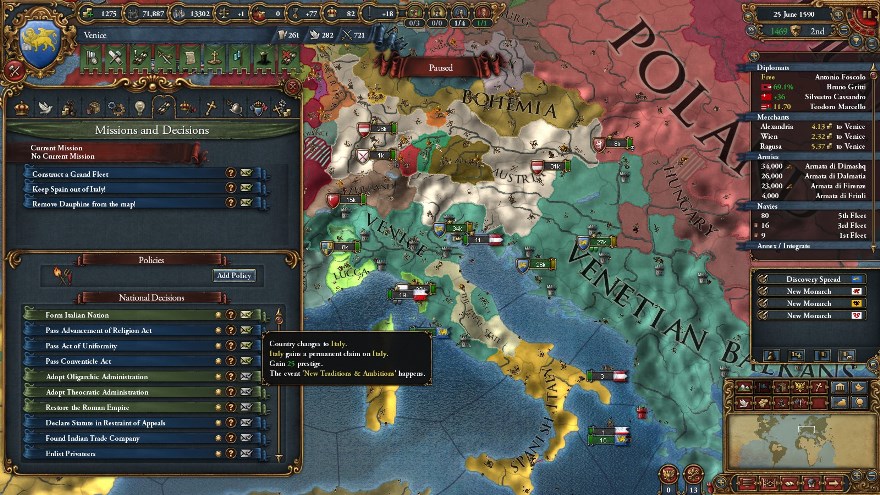
Task: Select the 'Found Indian Trade Company' decision
Action: click(x=120, y=438)
